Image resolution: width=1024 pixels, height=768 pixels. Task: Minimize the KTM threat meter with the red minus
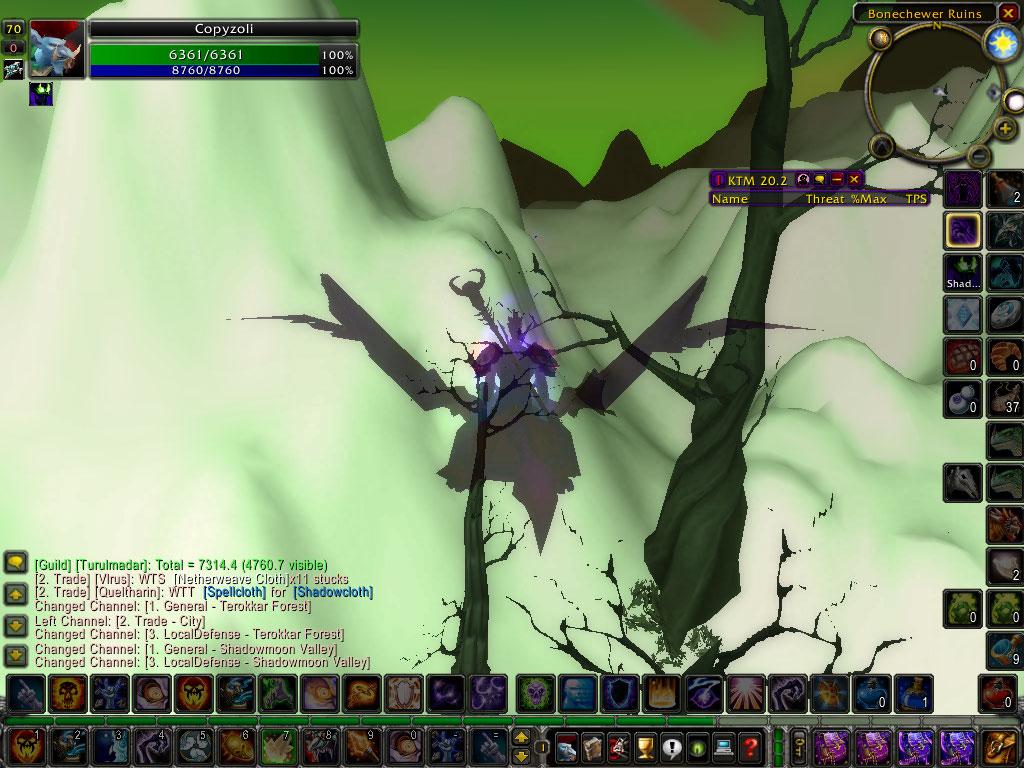pos(837,180)
